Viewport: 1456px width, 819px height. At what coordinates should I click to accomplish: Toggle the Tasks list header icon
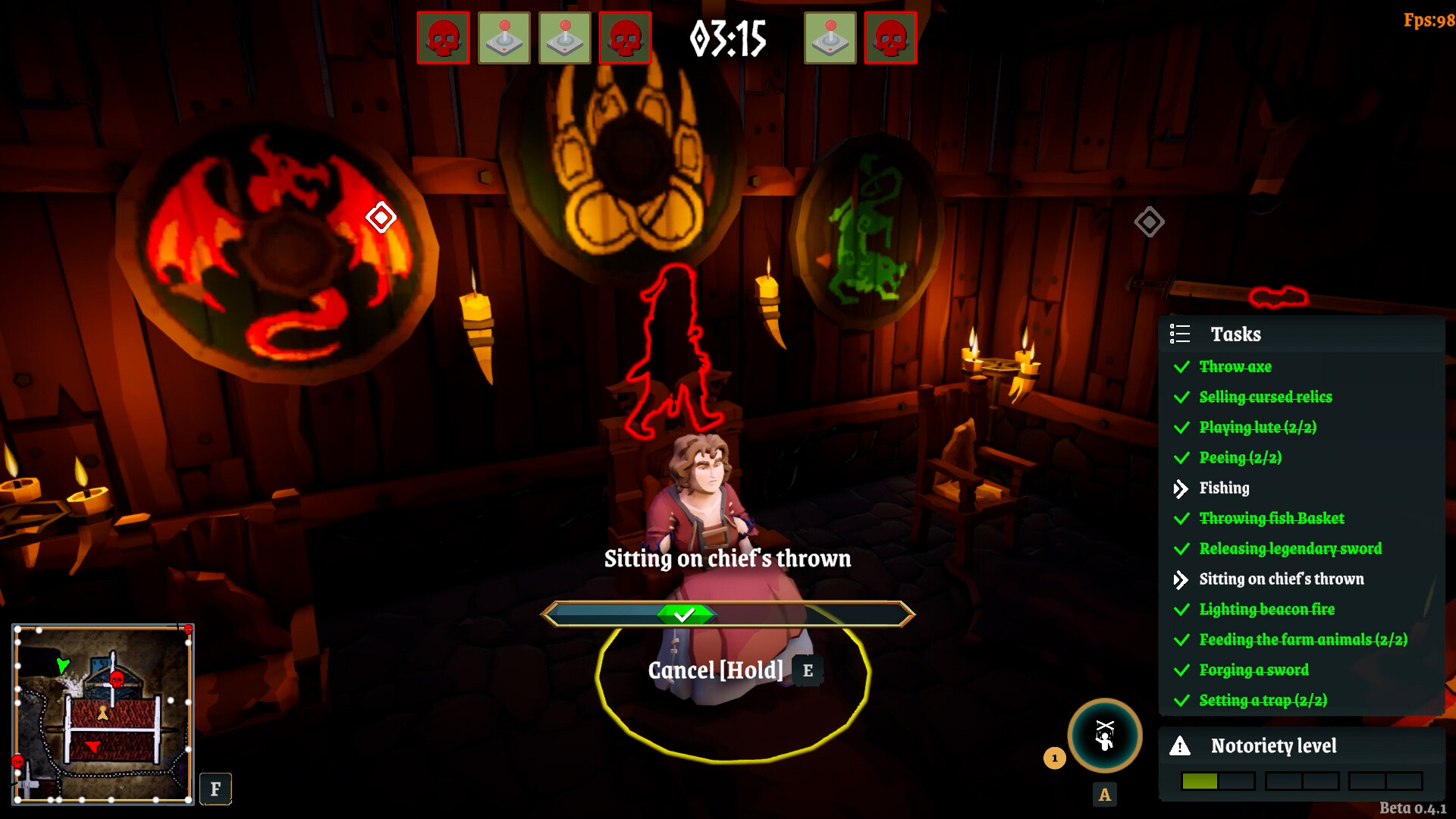1180,334
